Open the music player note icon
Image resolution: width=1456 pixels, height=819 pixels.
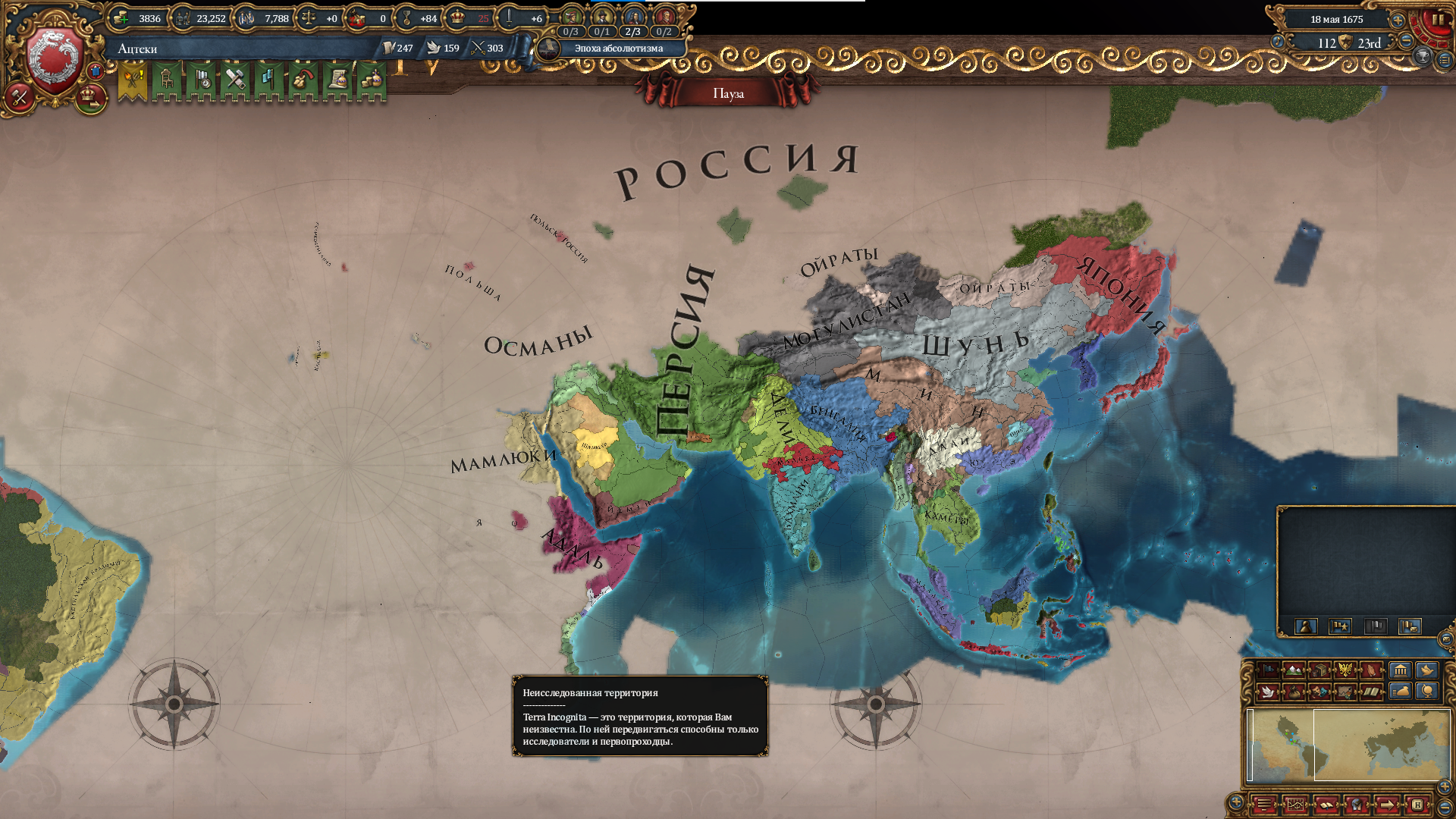1278,42
